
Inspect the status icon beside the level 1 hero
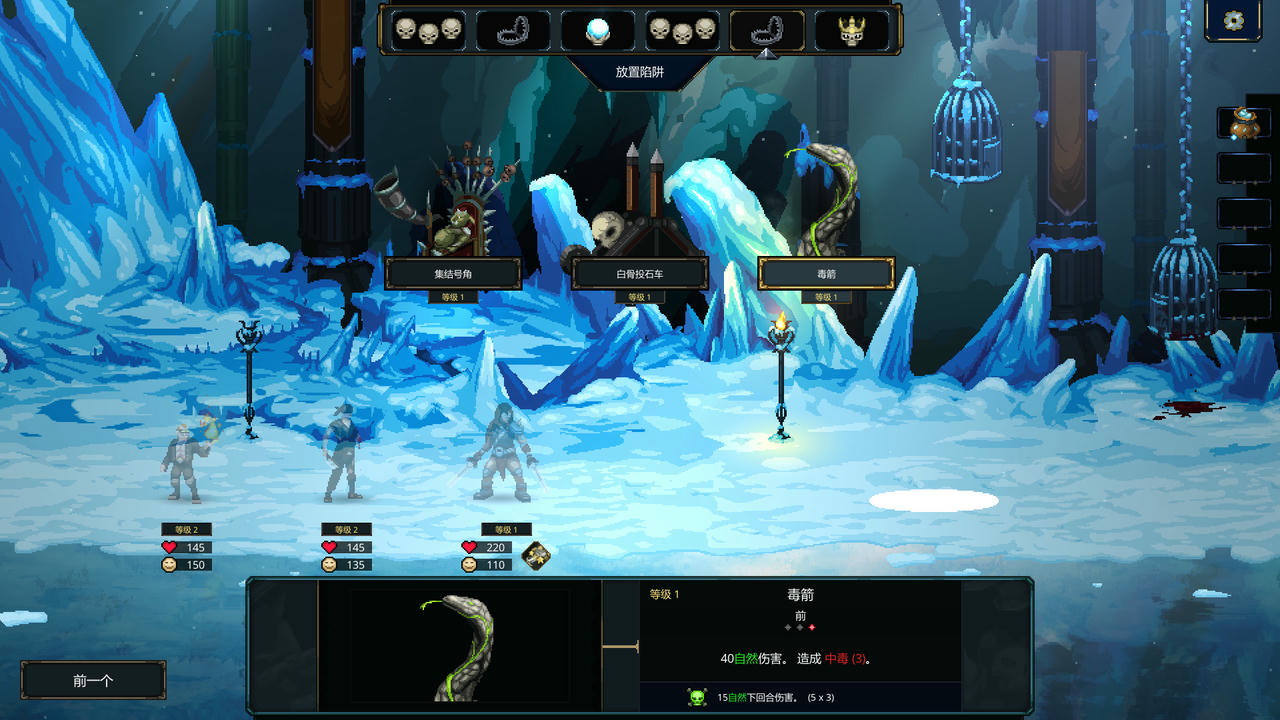tap(537, 556)
